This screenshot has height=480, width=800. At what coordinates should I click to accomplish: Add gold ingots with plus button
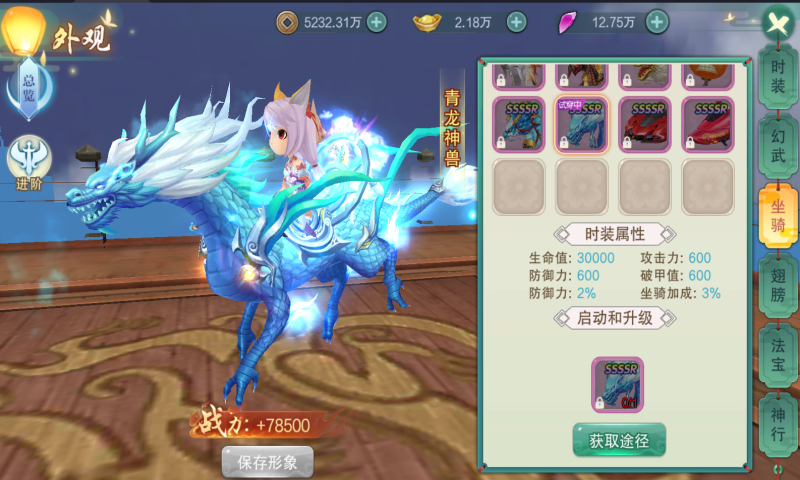516,22
